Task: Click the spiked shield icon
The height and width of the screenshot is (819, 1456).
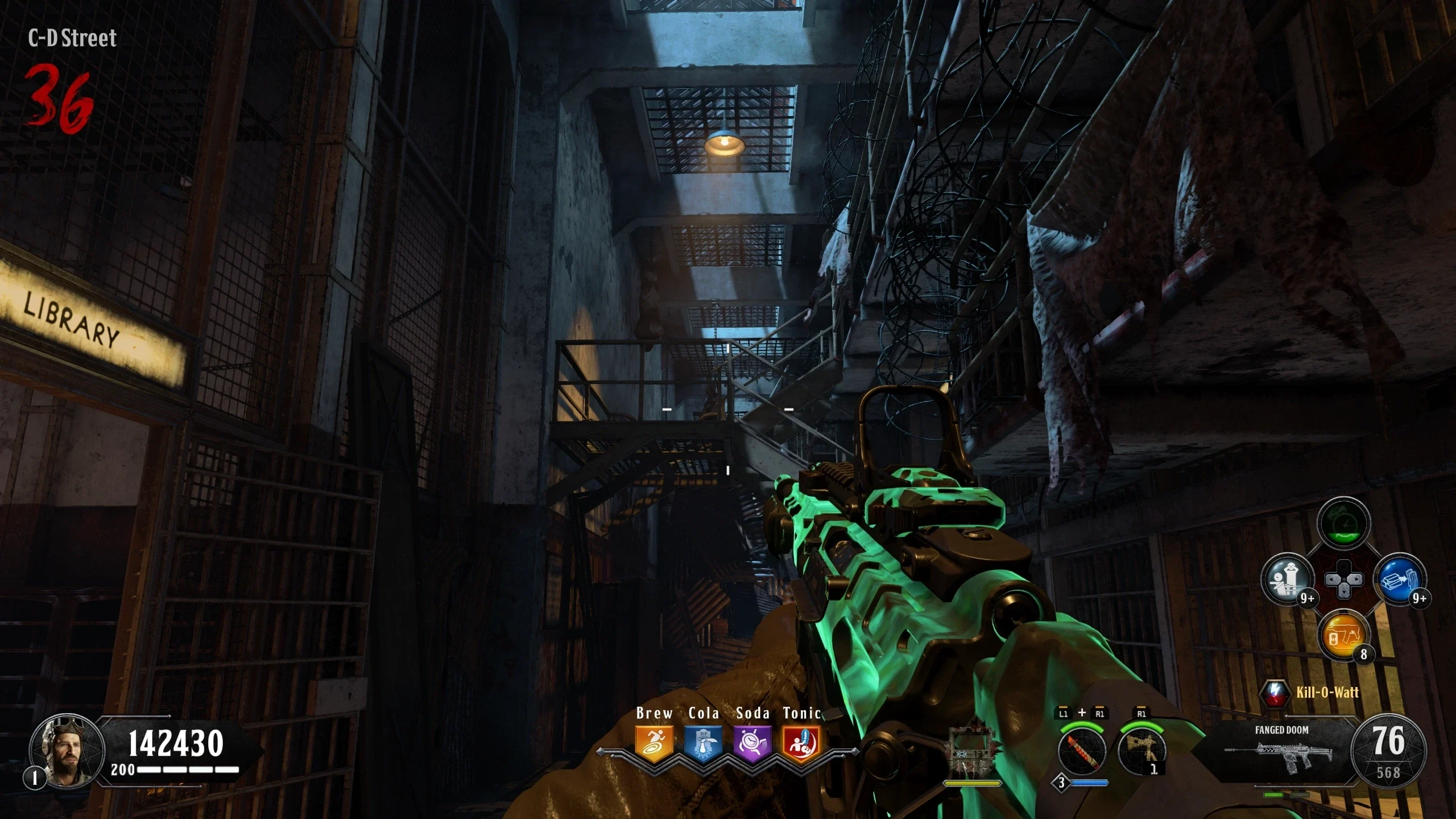Action: (x=972, y=752)
